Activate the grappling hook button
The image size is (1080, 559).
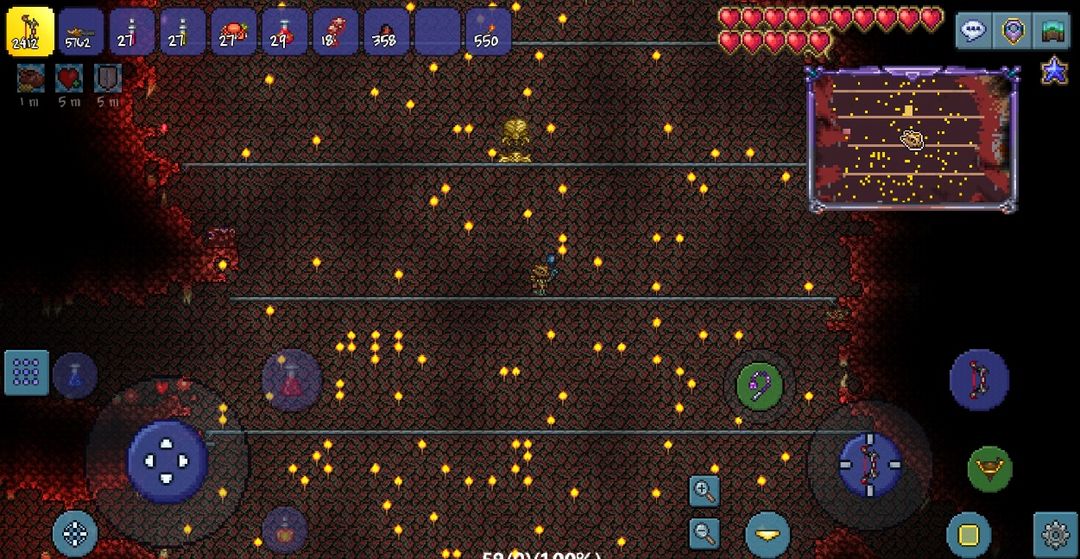[x=760, y=385]
